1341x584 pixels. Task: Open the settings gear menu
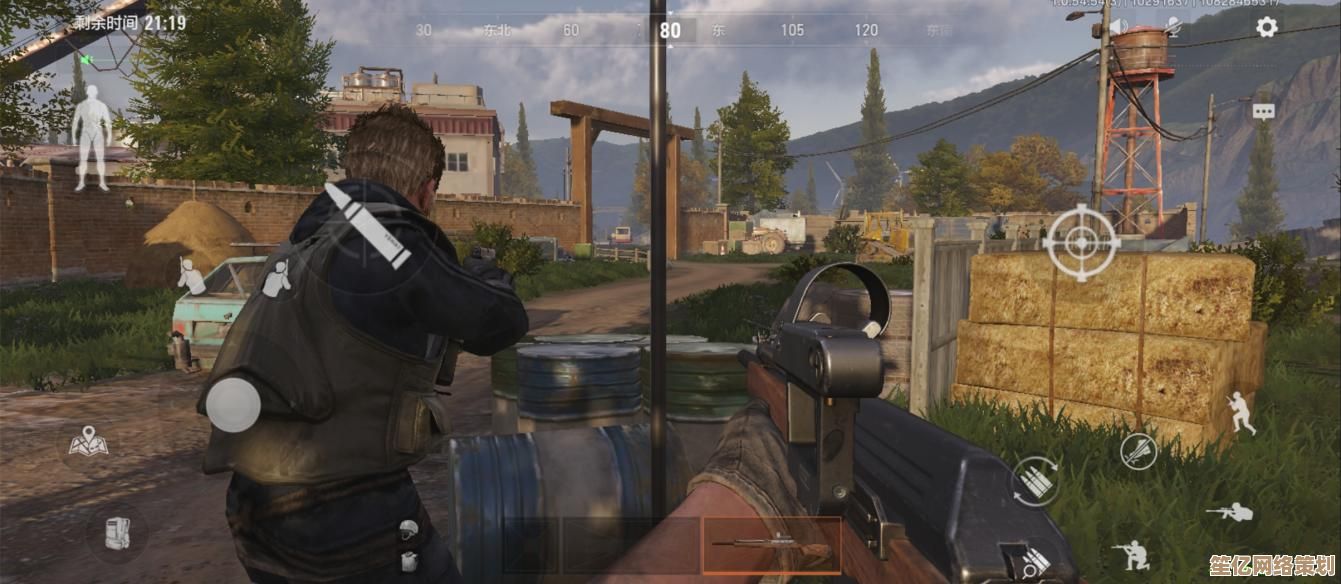pos(1266,28)
